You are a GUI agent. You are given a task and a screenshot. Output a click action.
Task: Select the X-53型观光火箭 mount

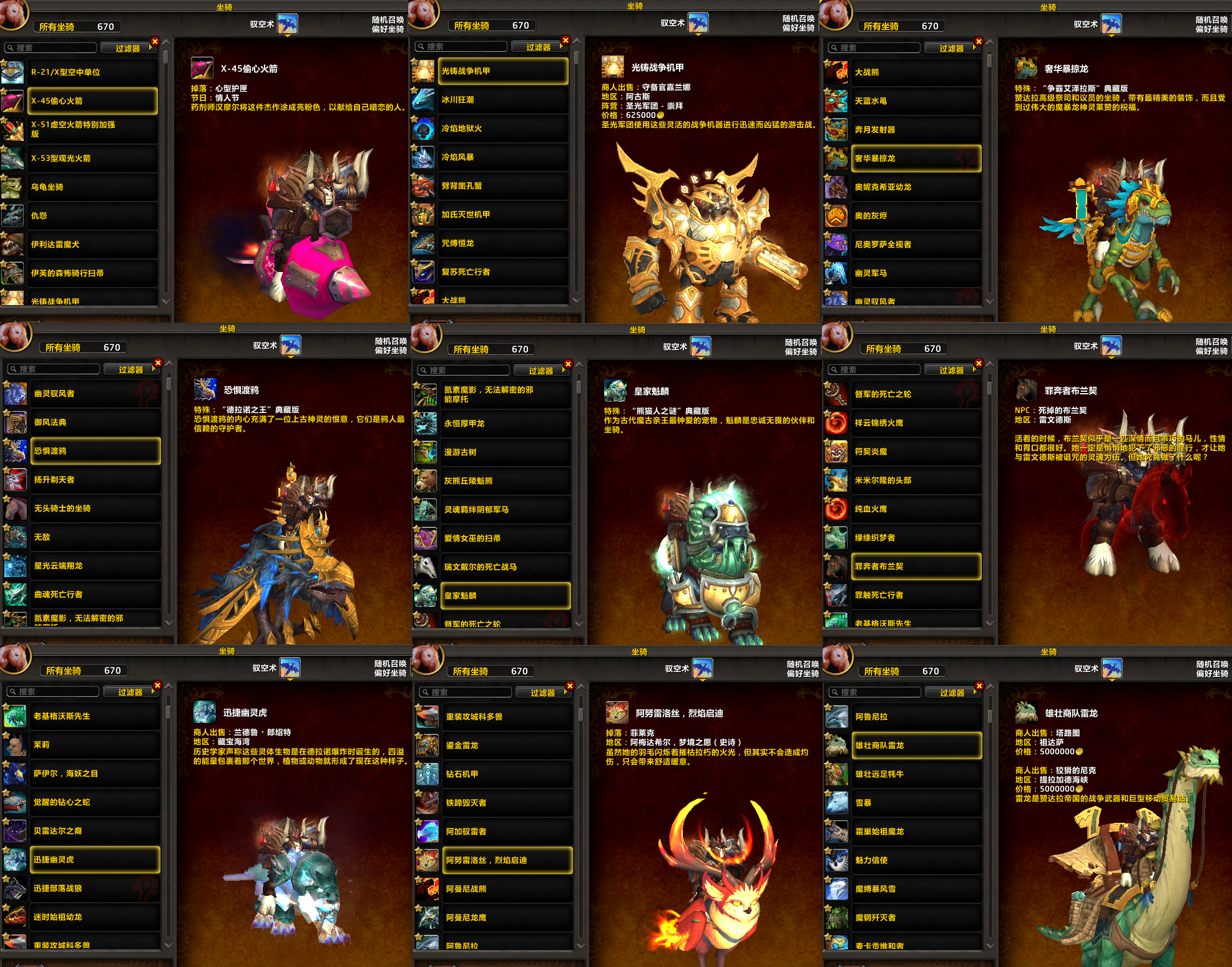[92, 158]
